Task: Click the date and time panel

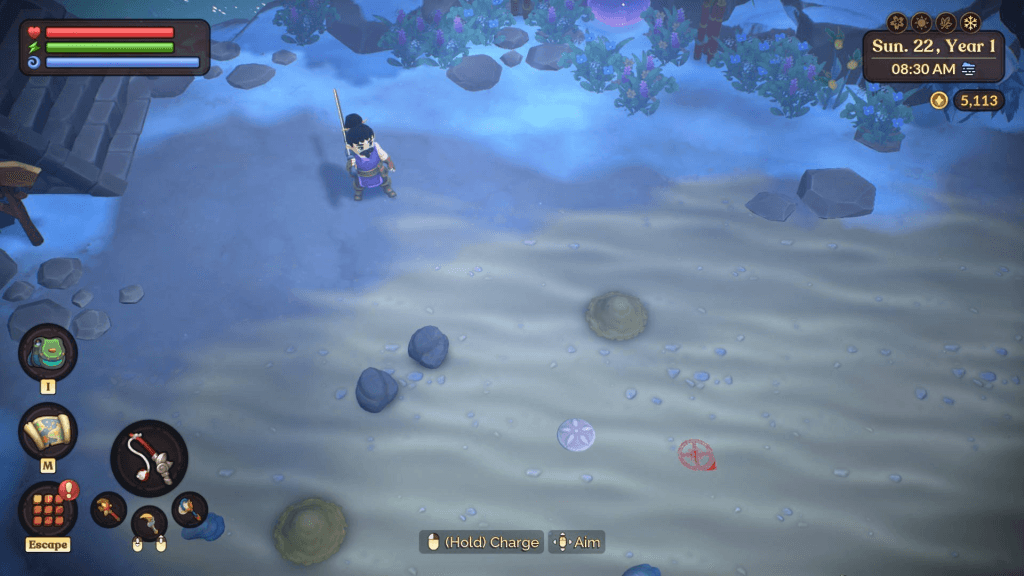Action: [x=933, y=56]
